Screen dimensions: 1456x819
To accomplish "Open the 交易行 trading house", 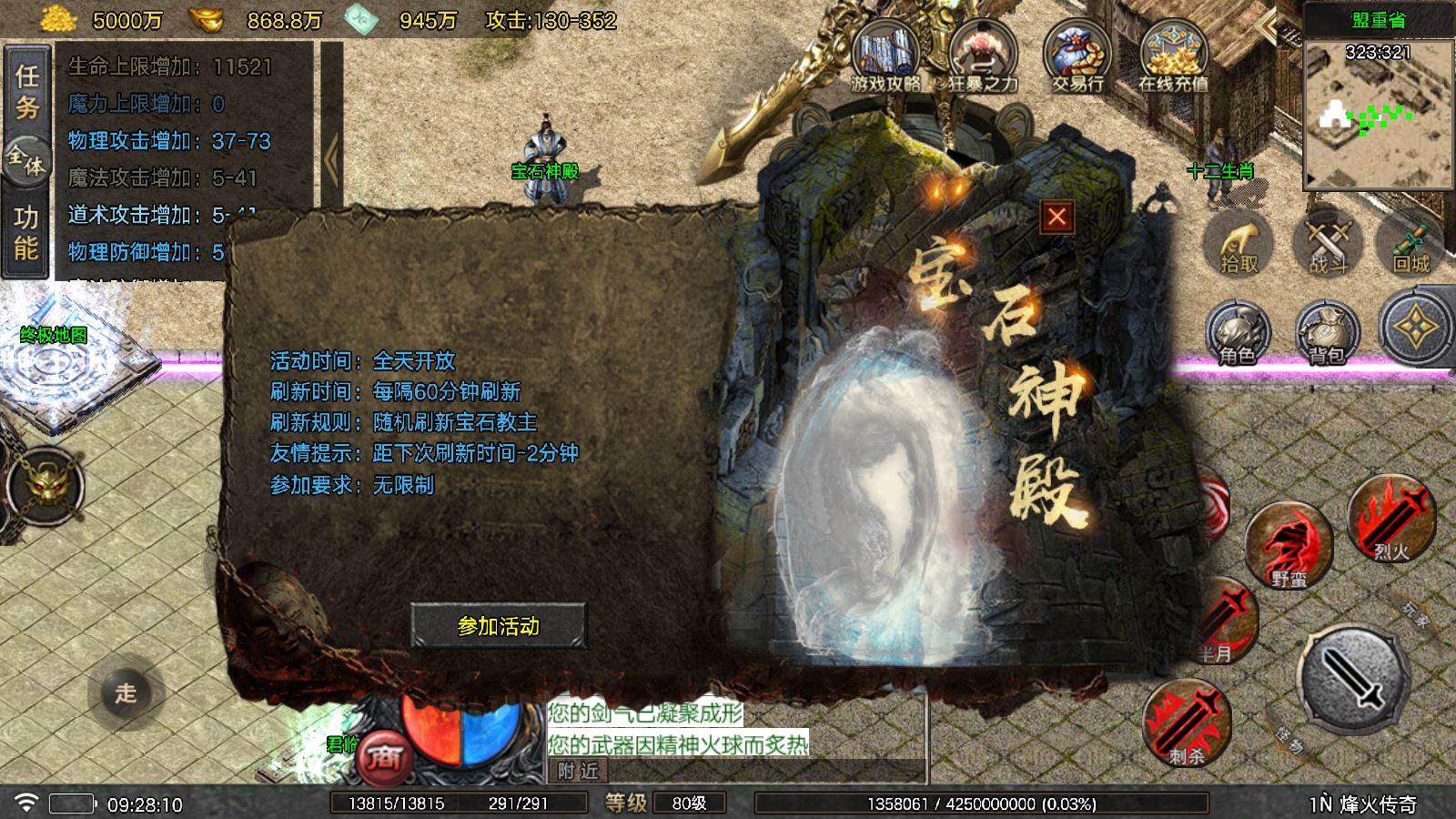I will [x=1077, y=56].
